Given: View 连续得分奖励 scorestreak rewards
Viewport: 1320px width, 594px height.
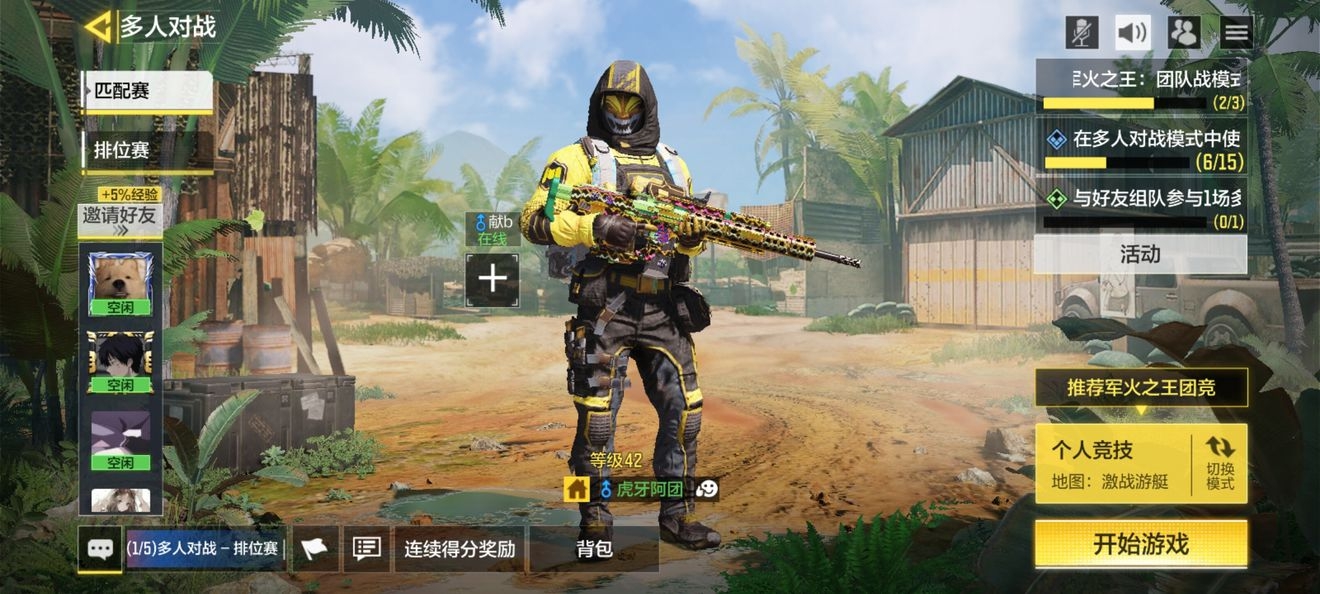Looking at the screenshot, I should click(459, 549).
